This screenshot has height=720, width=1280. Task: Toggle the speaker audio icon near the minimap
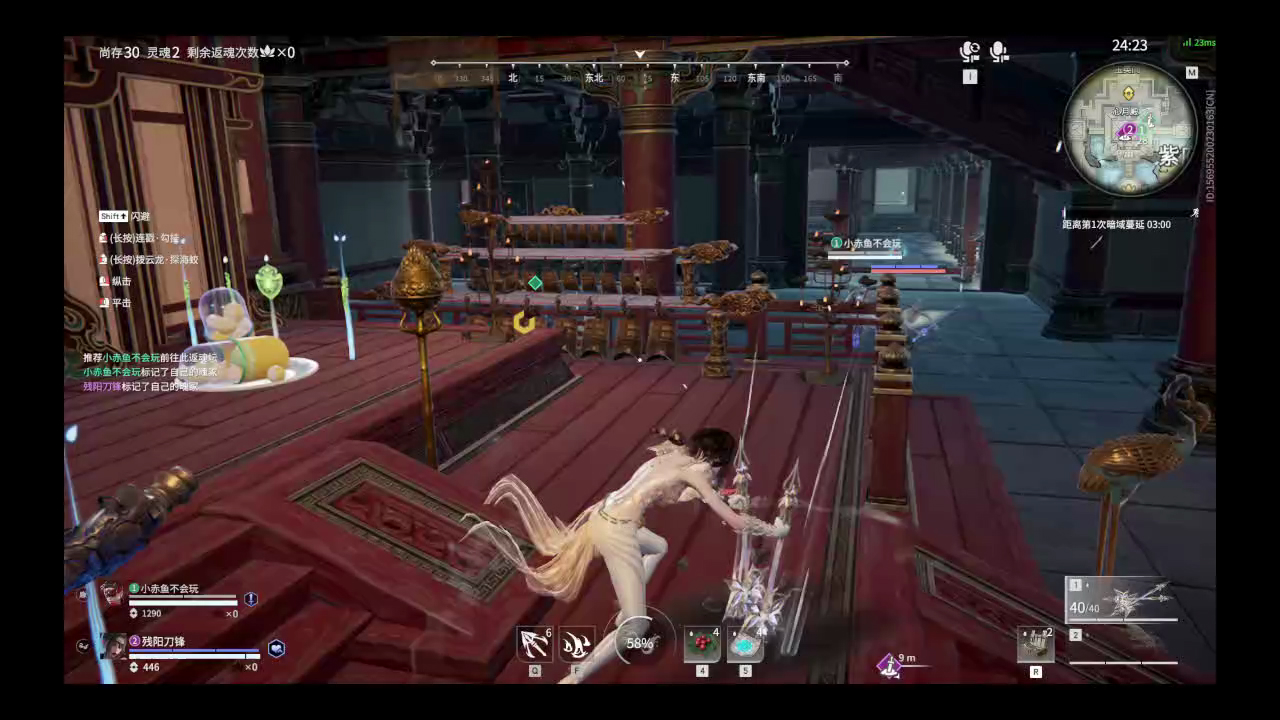click(x=969, y=51)
